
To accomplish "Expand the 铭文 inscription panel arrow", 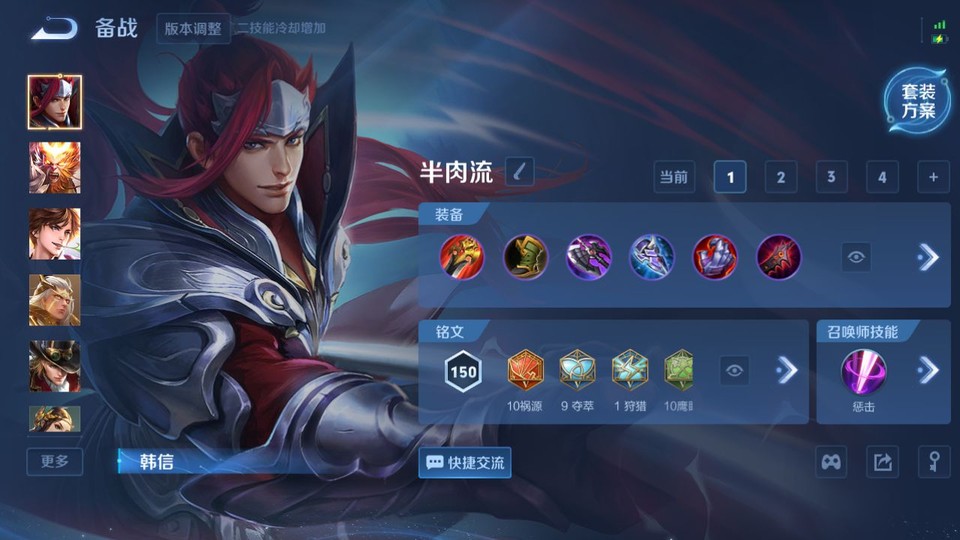I will coord(788,371).
